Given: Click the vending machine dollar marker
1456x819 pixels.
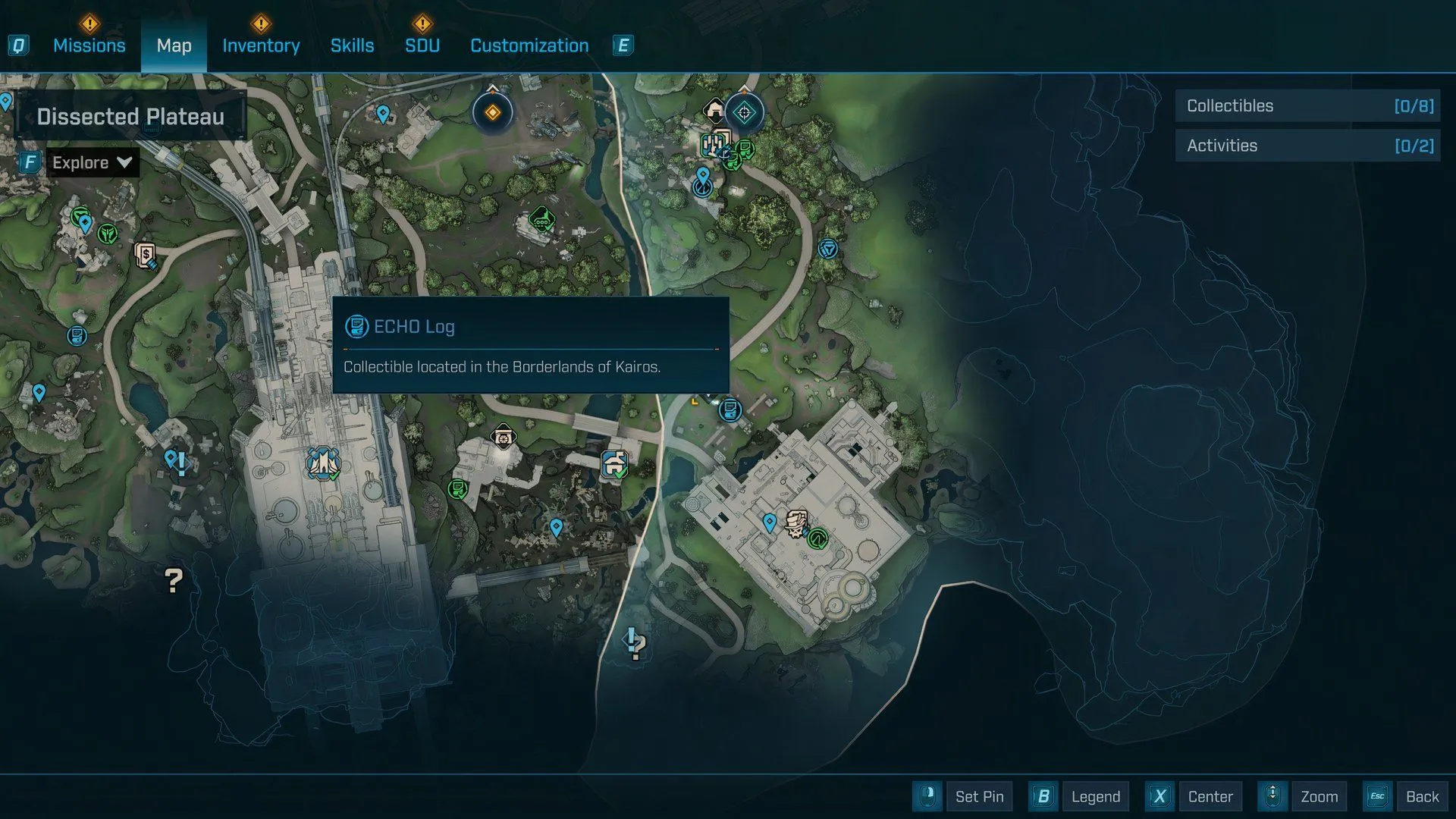Looking at the screenshot, I should pos(146,255).
